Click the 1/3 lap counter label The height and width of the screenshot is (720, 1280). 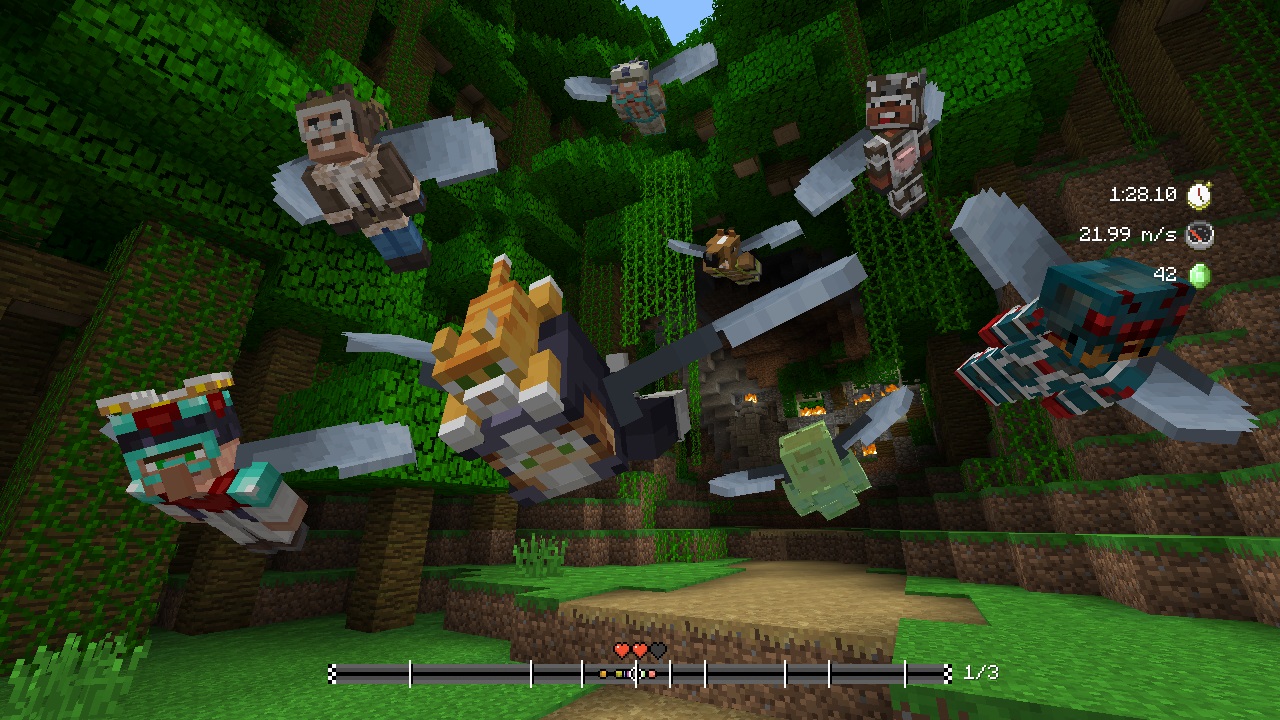983,673
